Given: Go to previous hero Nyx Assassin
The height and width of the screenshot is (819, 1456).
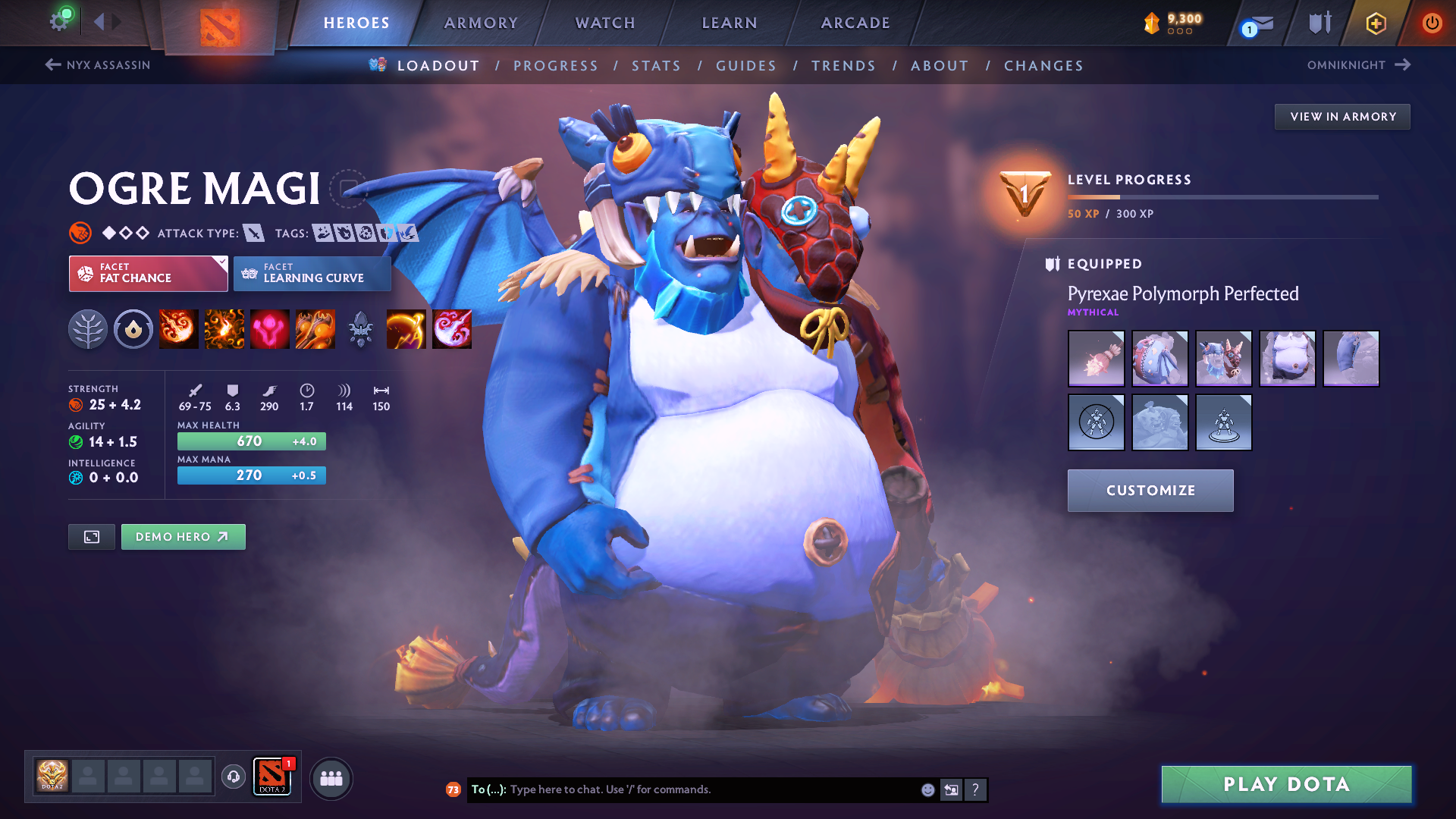Looking at the screenshot, I should (x=98, y=65).
